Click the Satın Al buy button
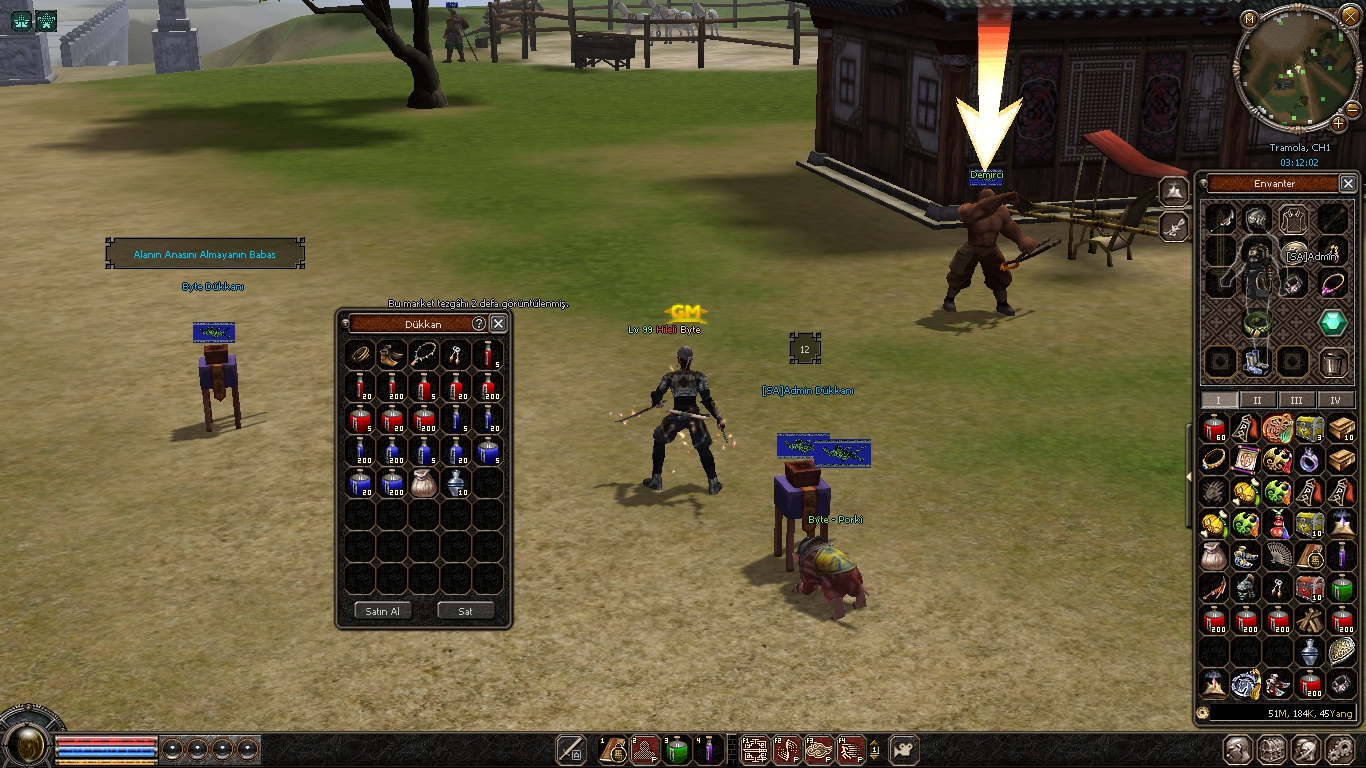Screen dimensions: 1366x768 click(382, 611)
